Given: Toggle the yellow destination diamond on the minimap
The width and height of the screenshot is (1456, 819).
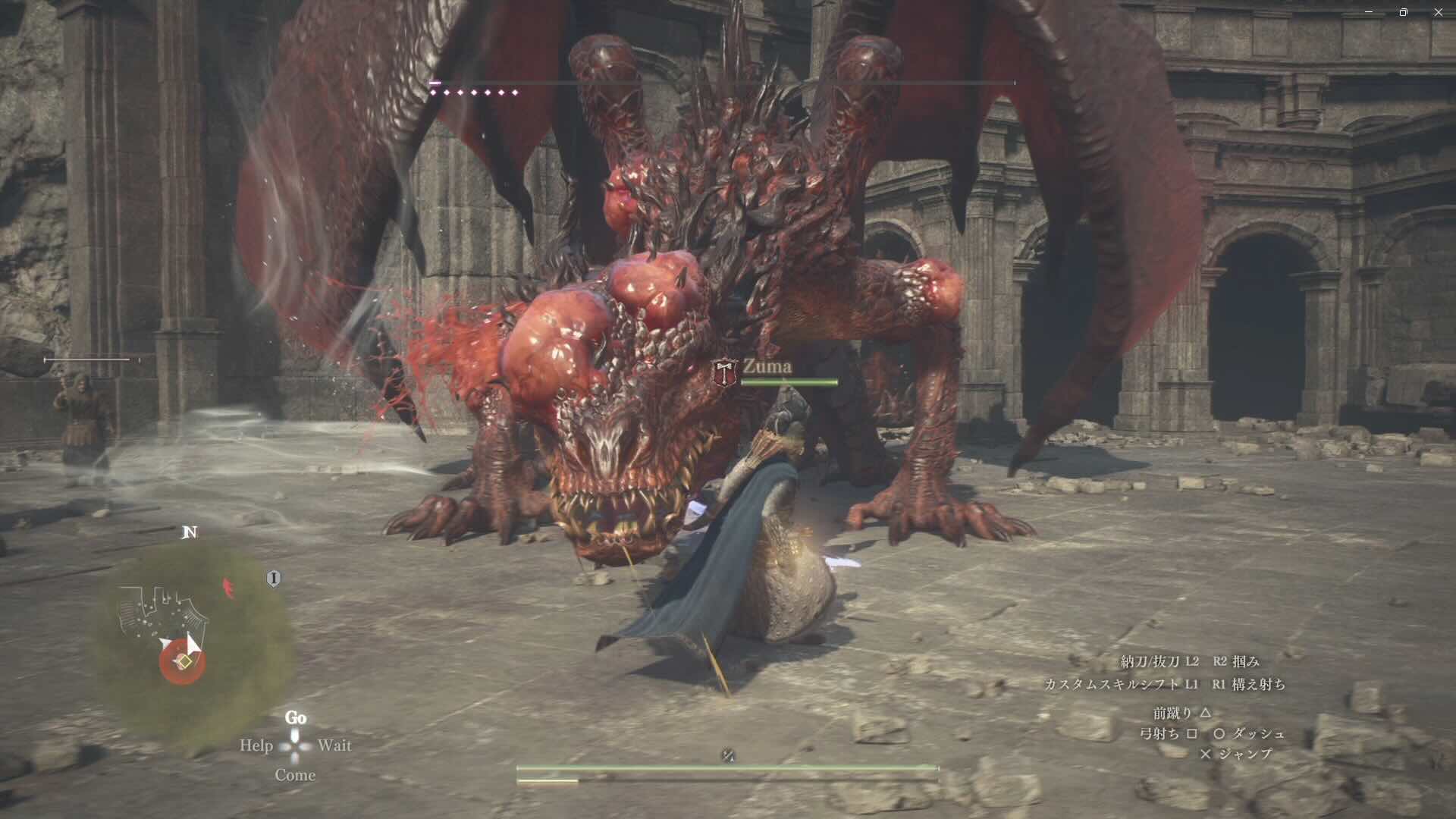Looking at the screenshot, I should (185, 661).
